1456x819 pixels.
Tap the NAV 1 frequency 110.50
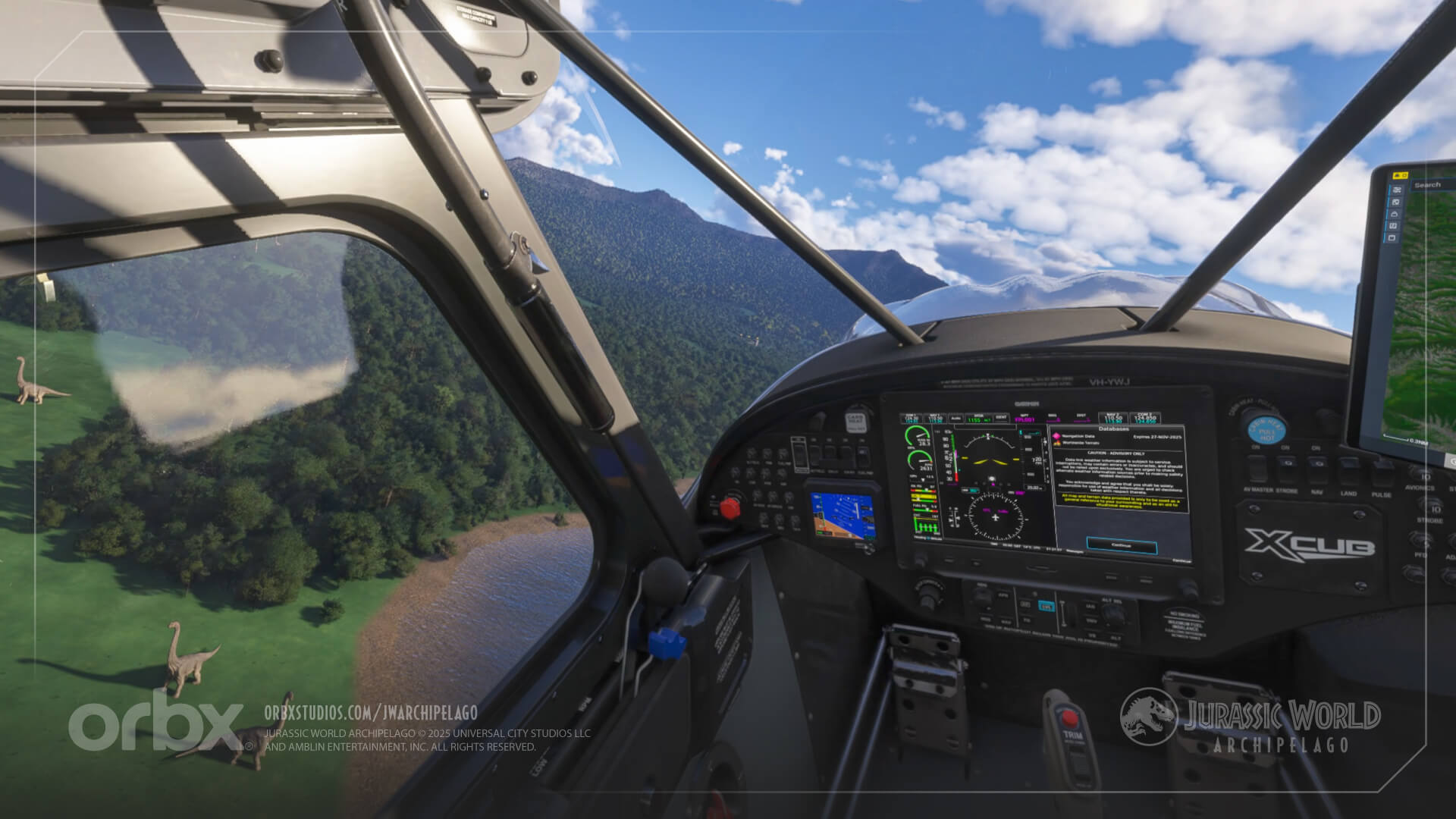click(934, 419)
